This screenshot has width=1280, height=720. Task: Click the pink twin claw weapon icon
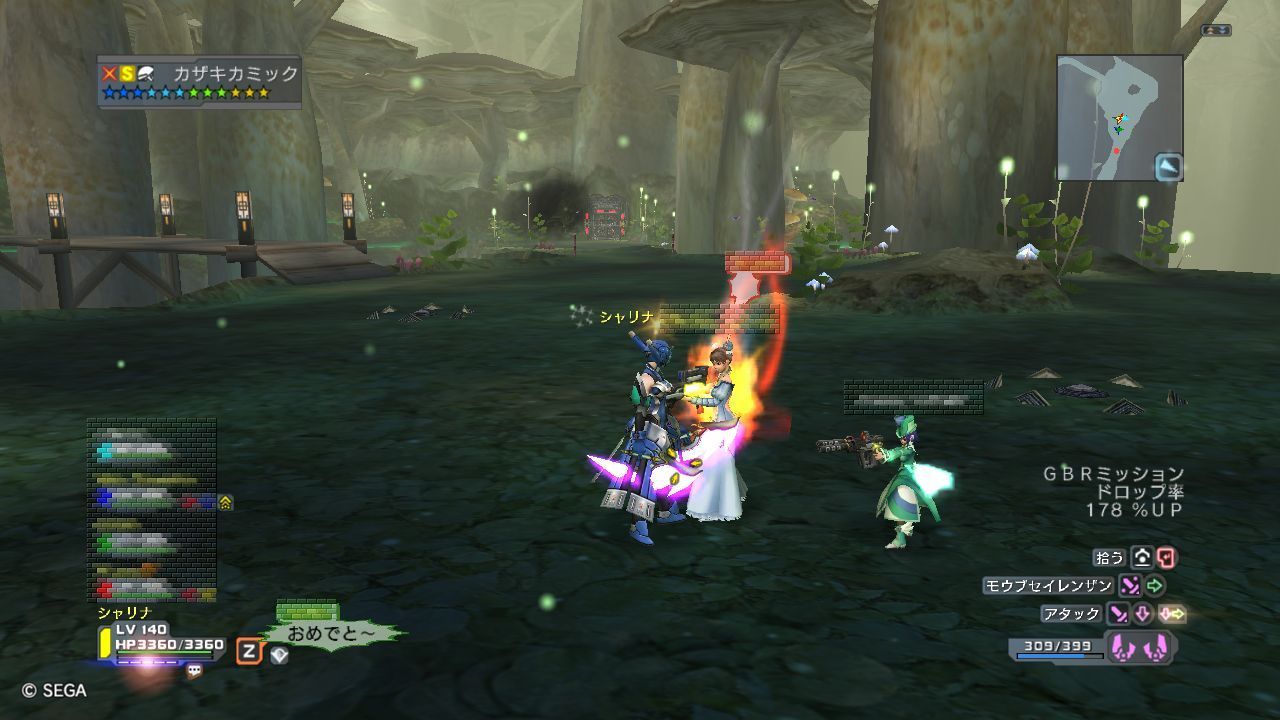tap(1139, 647)
